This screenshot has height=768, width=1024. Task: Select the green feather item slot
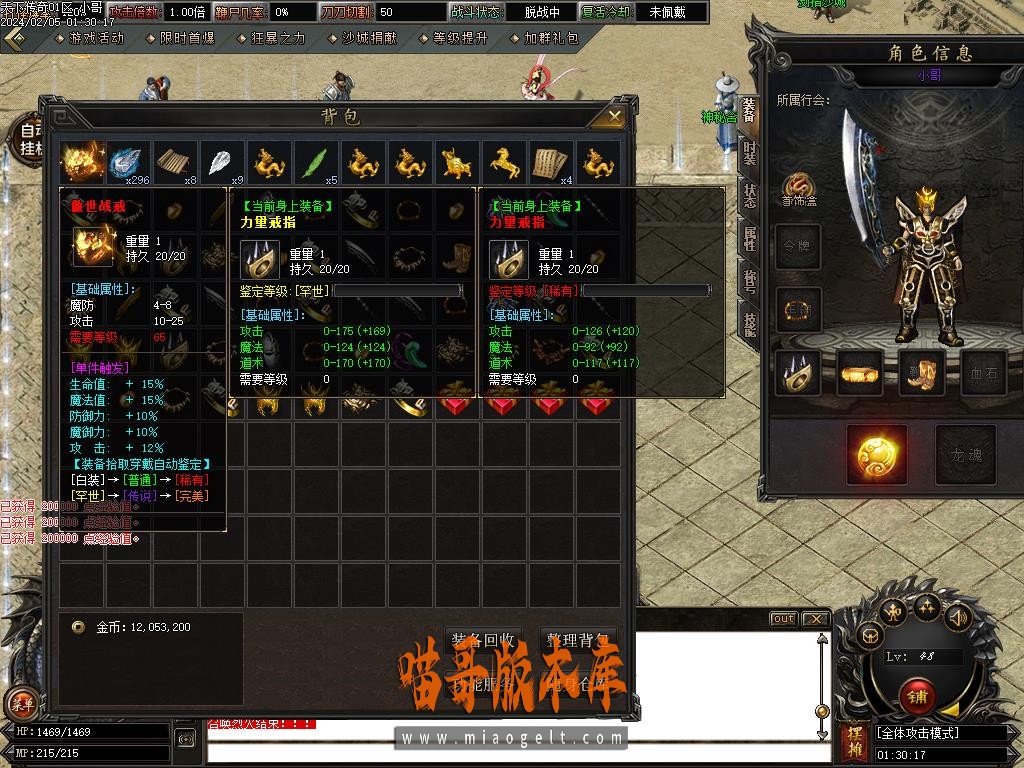pyautogui.click(x=316, y=162)
